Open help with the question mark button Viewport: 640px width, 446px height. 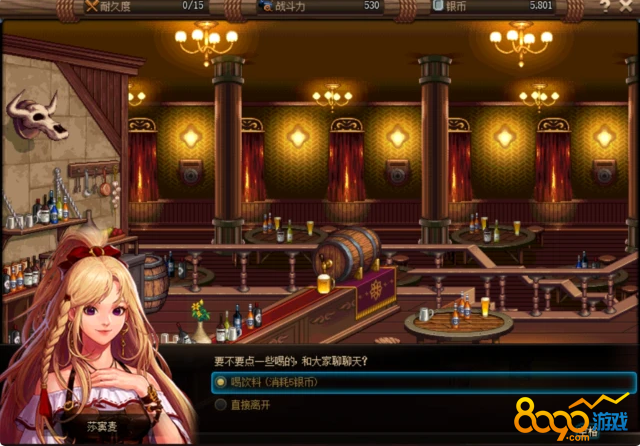tap(604, 6)
